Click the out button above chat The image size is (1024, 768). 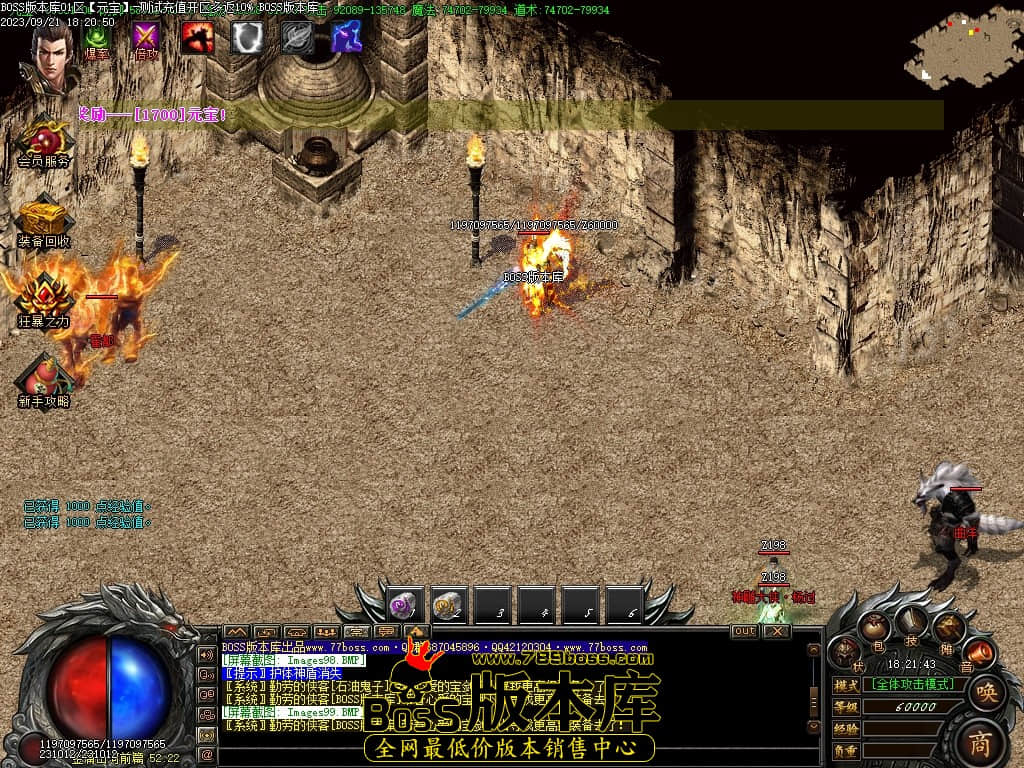(x=745, y=631)
